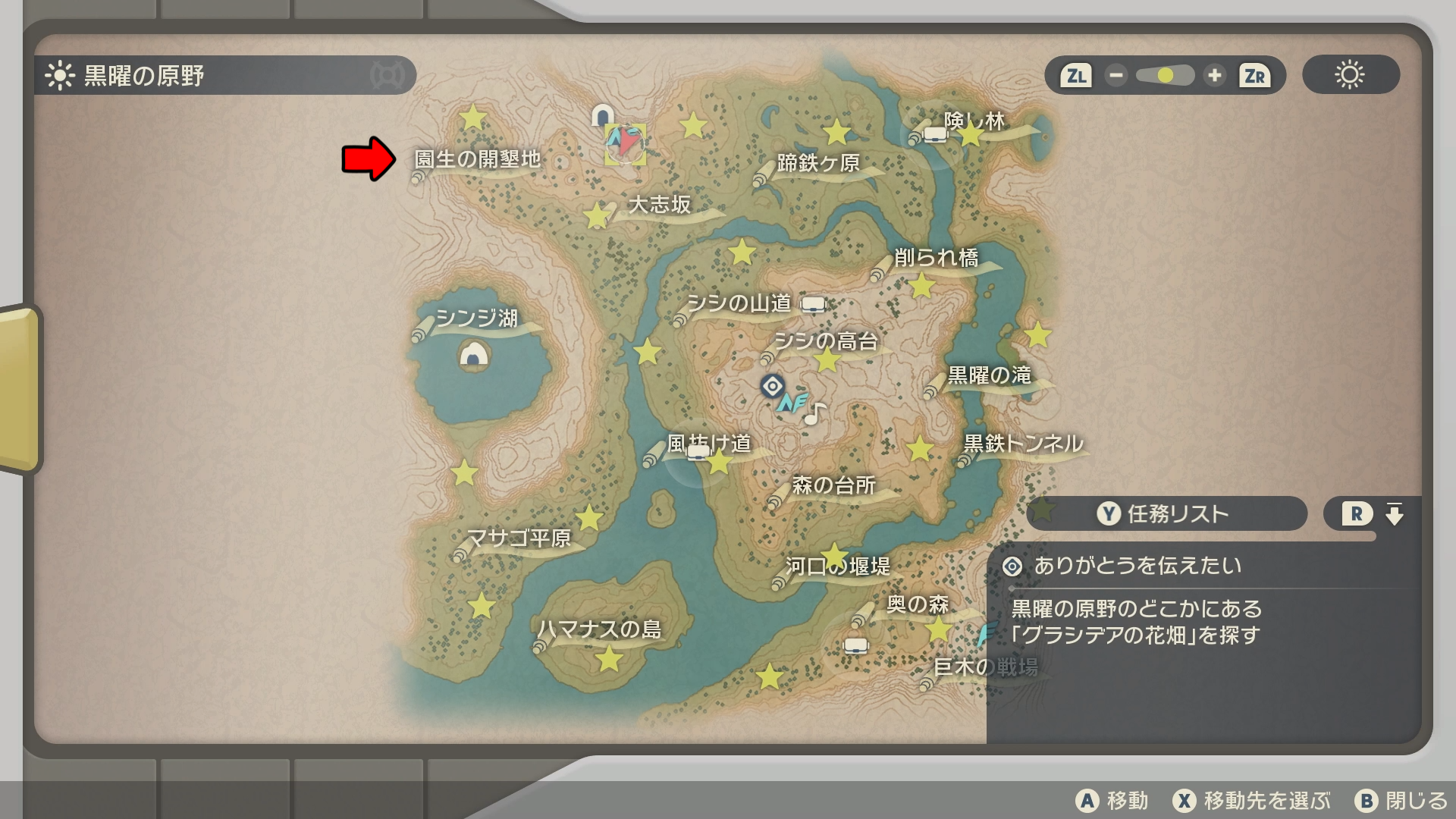Choose the 黒鉄トンネル location label
1456x819 pixels.
(x=1023, y=444)
